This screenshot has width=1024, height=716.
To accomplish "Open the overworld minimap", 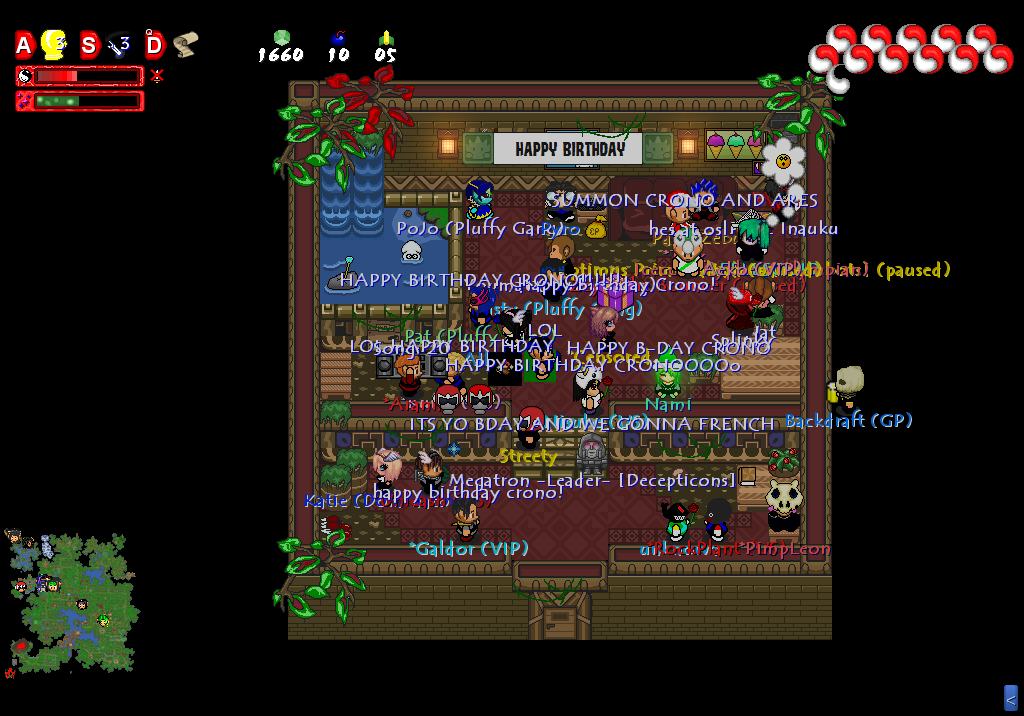I will tap(70, 602).
